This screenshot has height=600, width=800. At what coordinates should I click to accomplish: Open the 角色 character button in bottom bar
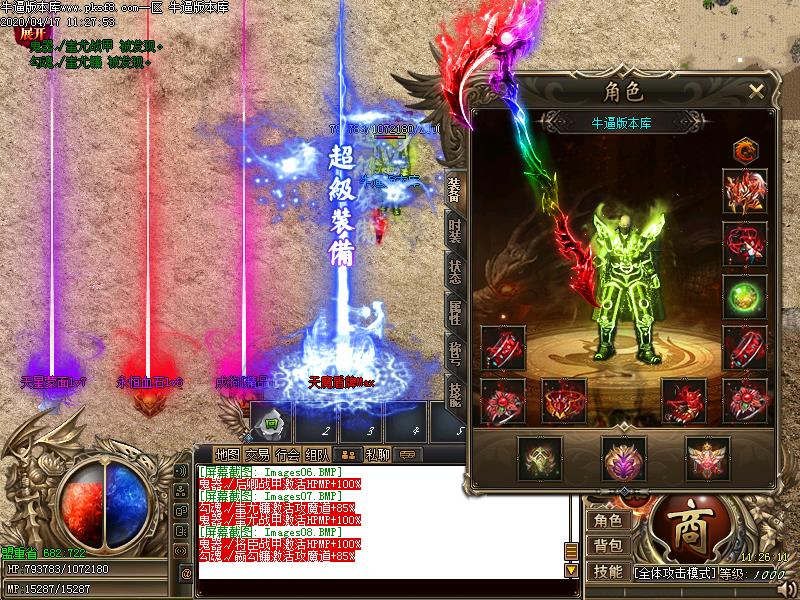(607, 520)
